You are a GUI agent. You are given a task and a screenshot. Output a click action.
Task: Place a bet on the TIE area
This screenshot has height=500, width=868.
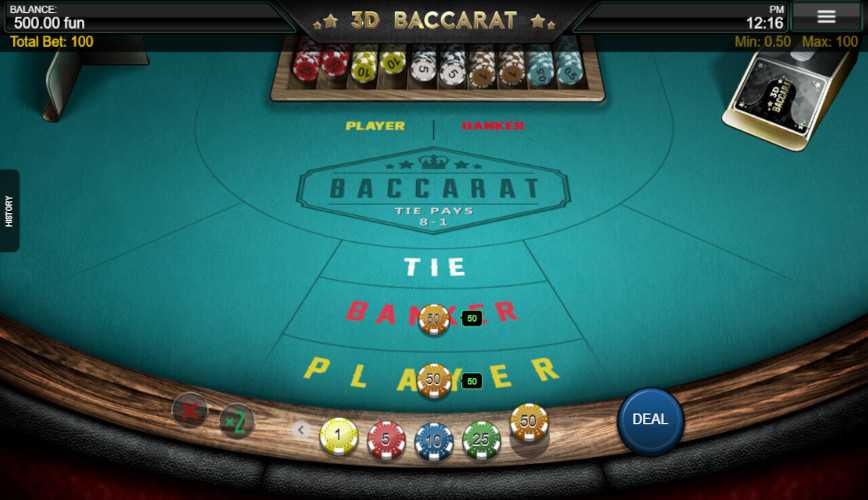435,267
